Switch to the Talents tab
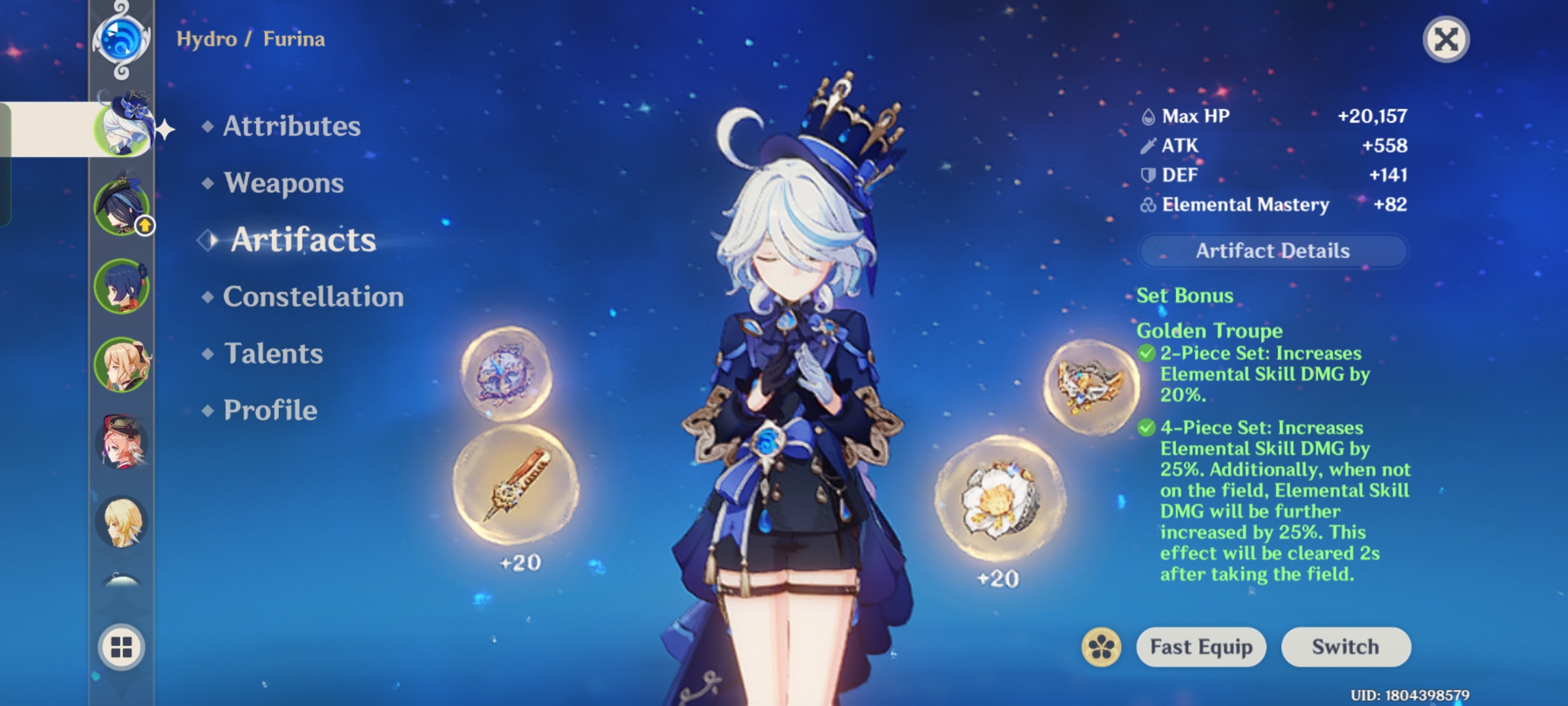The image size is (1568, 706). click(x=273, y=353)
